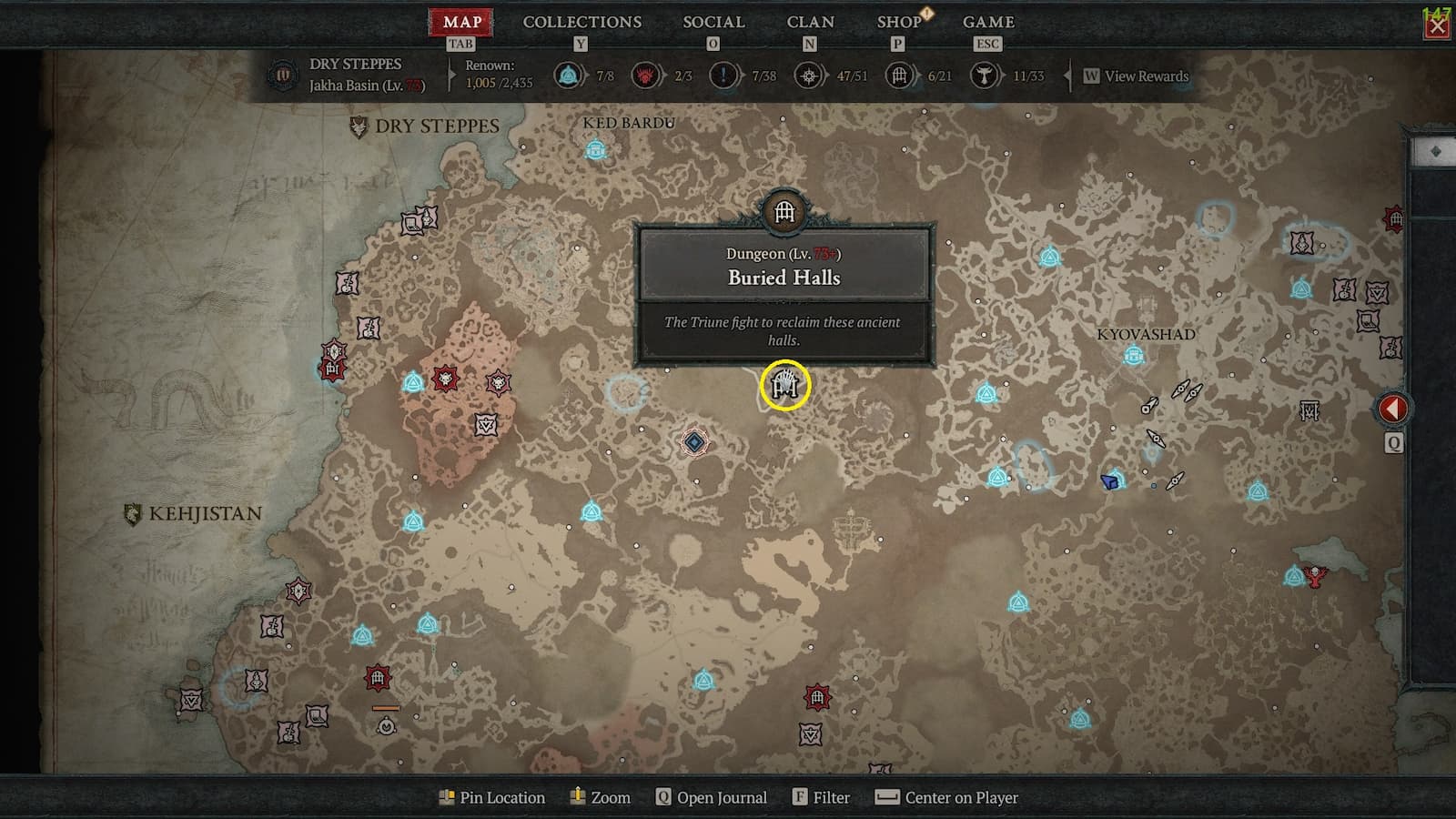Collapse the right panel with red arrow
Screen dimensions: 1456x819
(x=1395, y=409)
